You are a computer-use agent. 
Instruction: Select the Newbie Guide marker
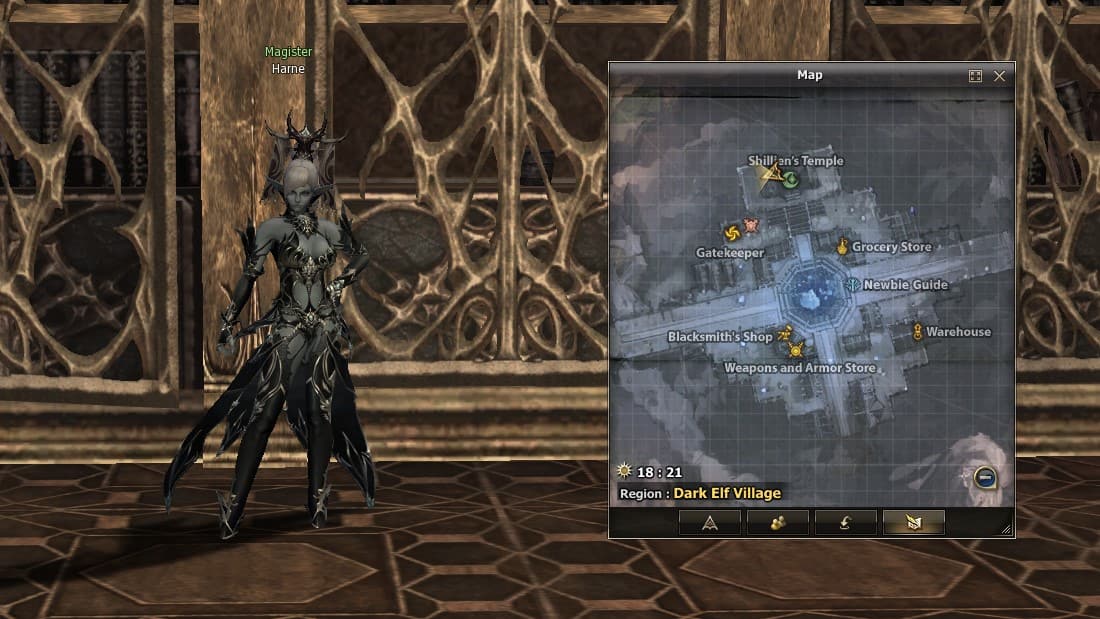tap(852, 285)
